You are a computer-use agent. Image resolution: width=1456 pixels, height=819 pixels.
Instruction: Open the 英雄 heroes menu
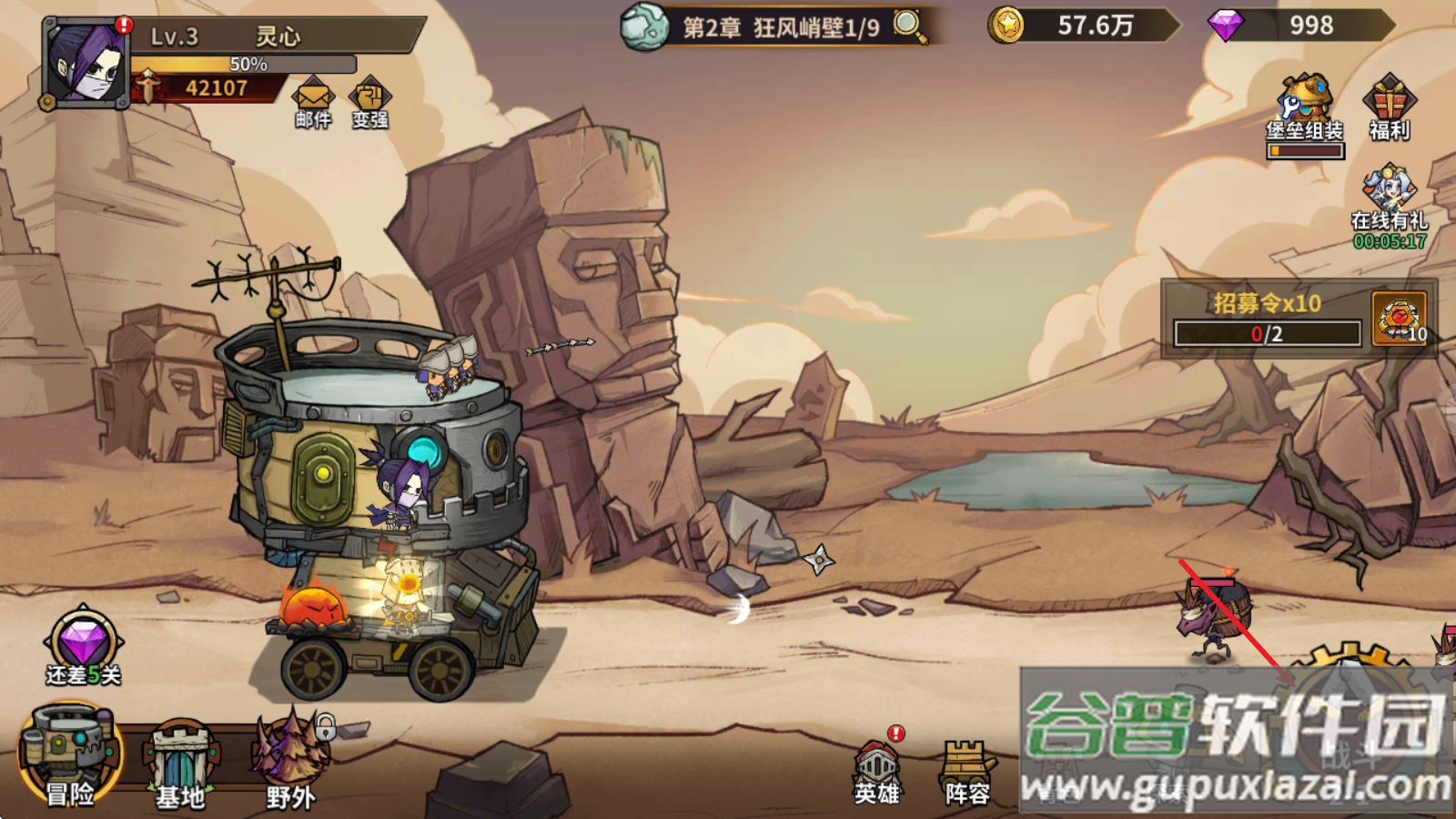click(x=877, y=772)
